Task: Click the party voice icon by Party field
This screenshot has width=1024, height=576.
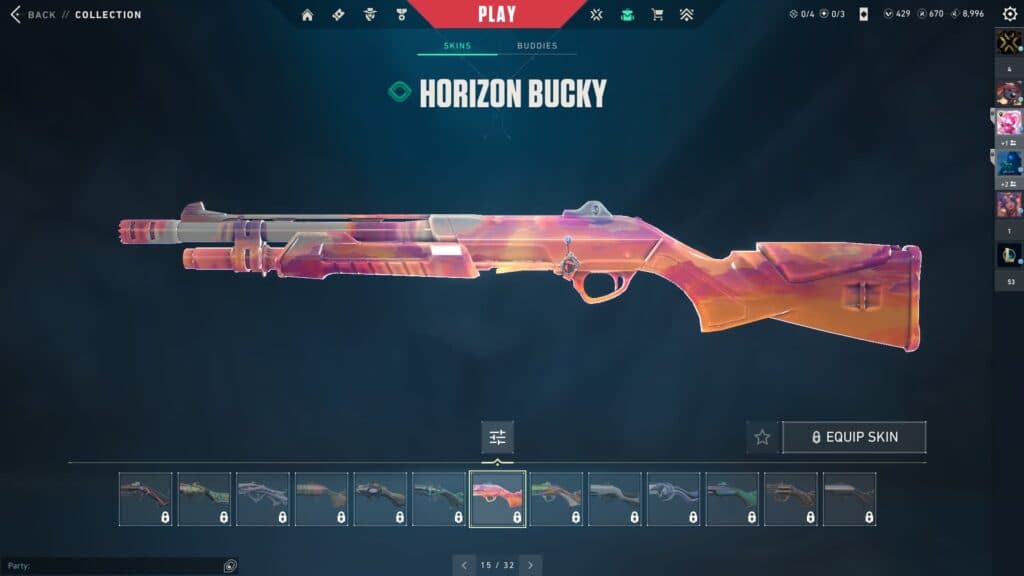Action: [230, 566]
